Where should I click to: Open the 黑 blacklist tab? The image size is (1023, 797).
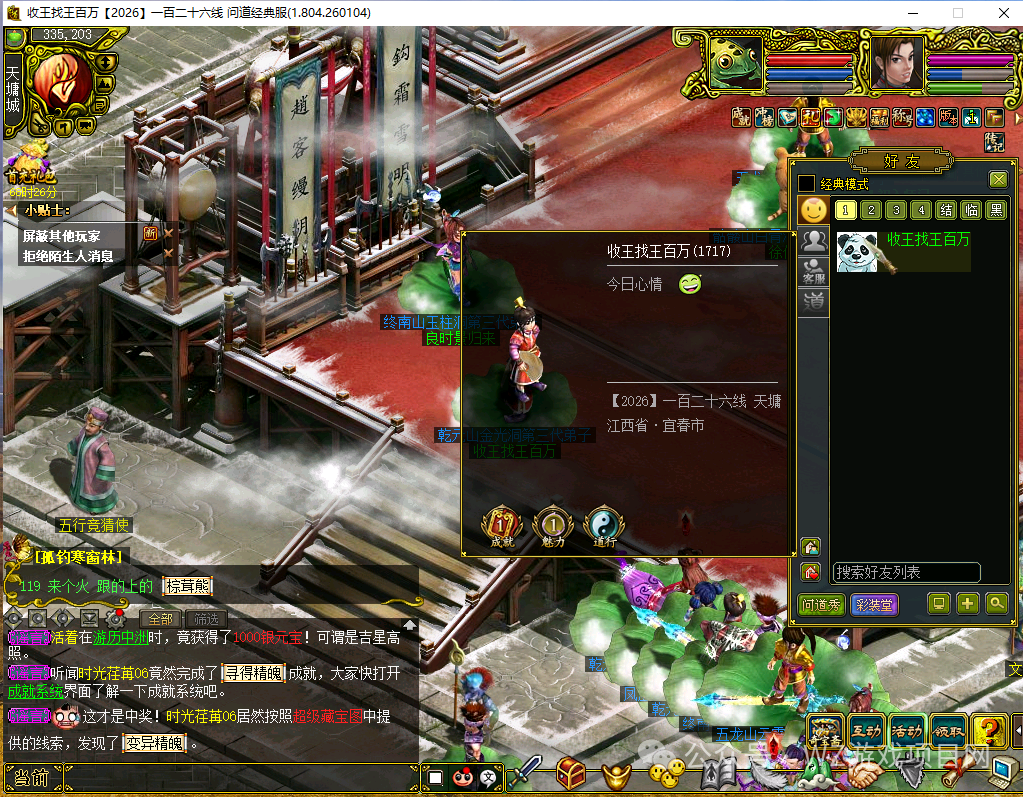pos(996,210)
